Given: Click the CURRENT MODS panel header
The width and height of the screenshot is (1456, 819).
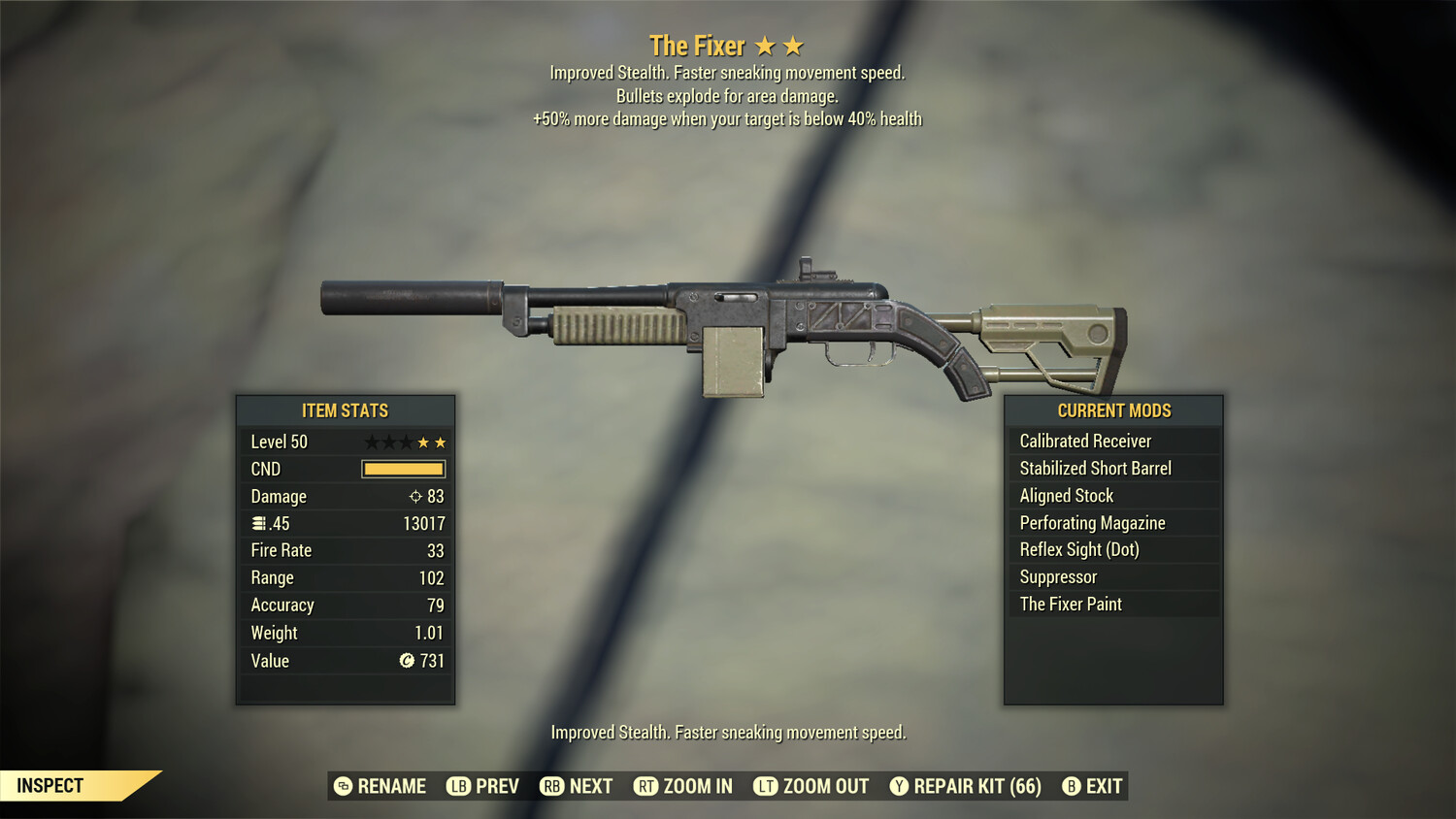Looking at the screenshot, I should coord(1112,410).
